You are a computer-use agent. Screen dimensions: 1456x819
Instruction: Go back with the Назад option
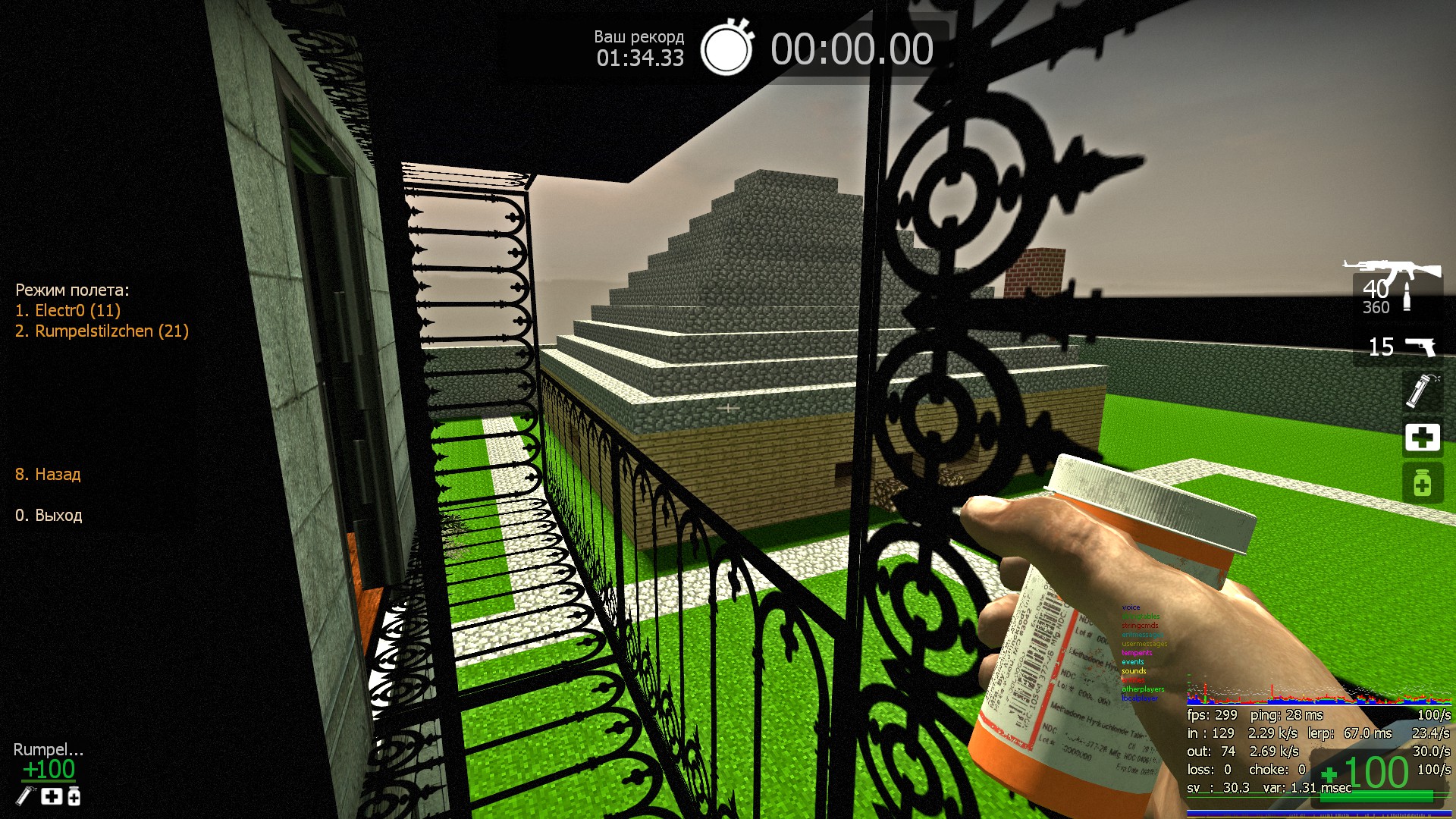coord(48,475)
